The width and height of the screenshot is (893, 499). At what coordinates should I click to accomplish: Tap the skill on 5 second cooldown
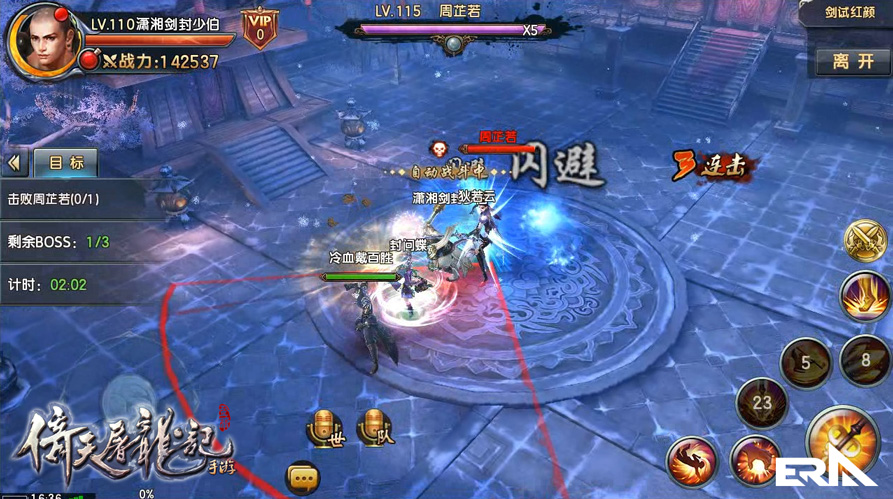806,361
